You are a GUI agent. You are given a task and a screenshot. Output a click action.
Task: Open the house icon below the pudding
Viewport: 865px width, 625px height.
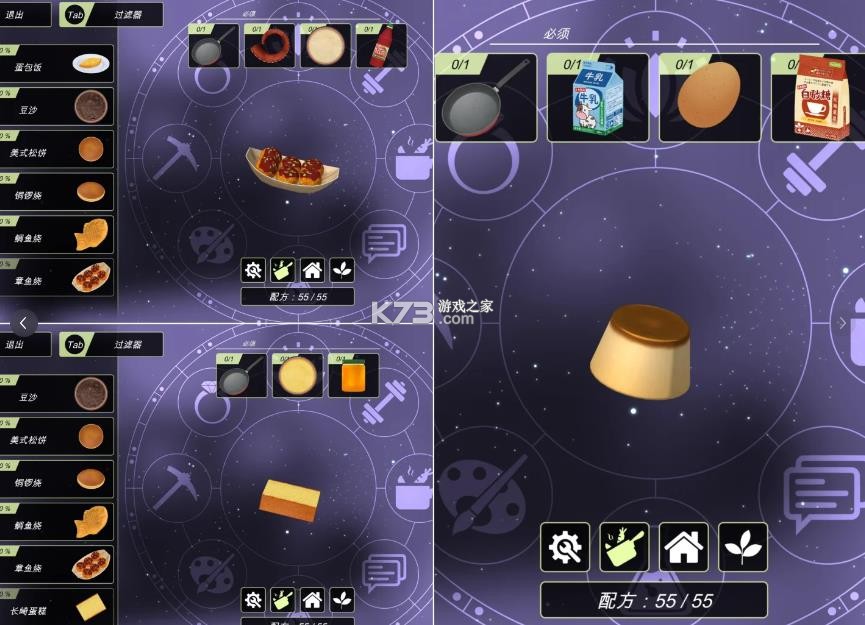pos(684,547)
